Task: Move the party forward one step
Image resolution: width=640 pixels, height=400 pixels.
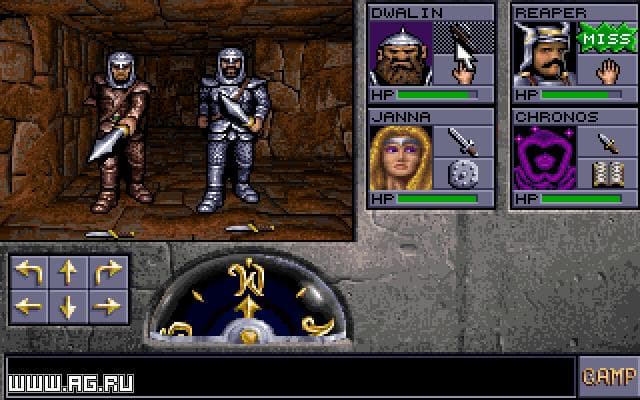Action: [x=68, y=271]
